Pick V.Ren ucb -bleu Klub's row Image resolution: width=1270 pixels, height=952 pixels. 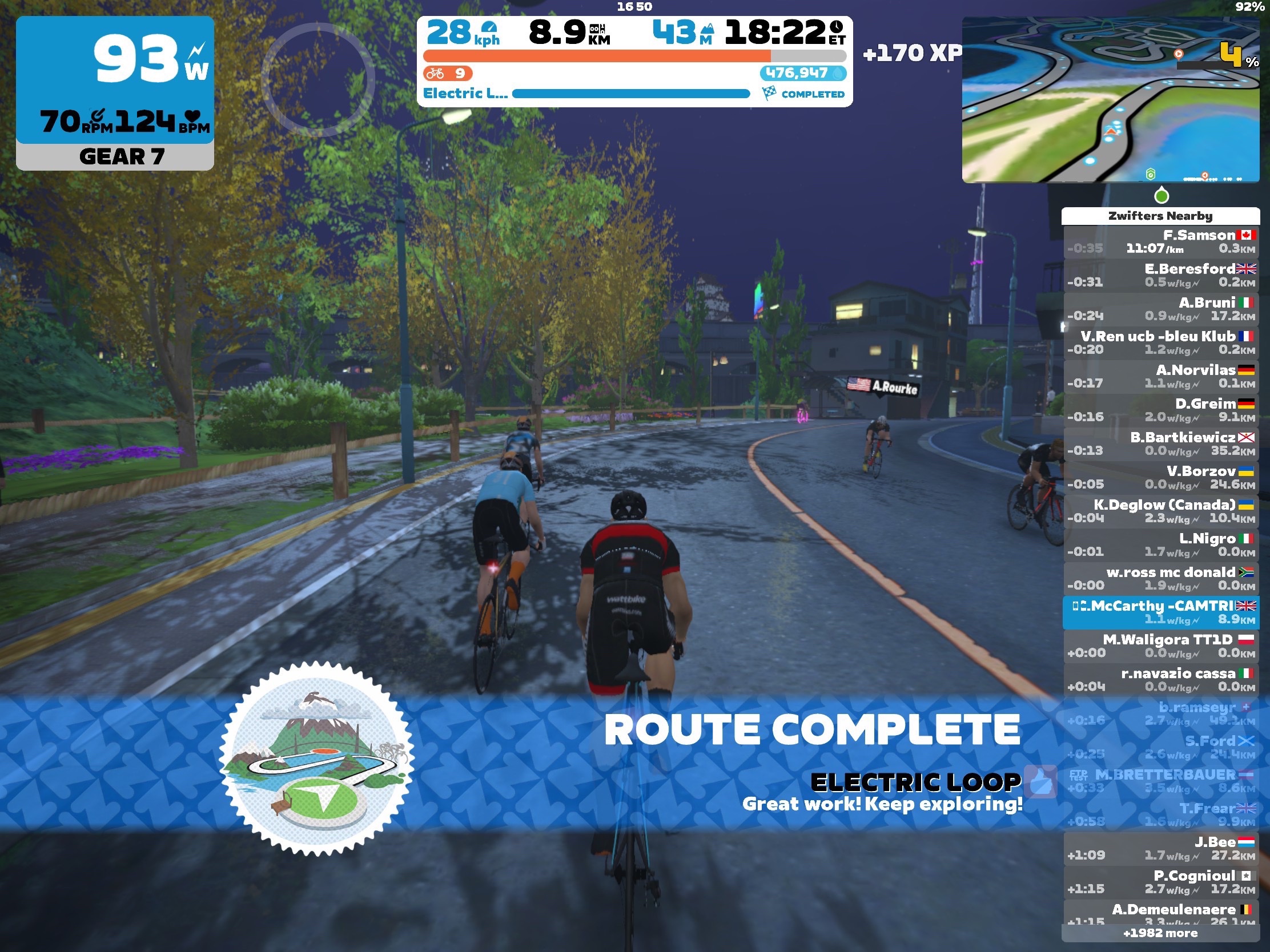pos(1160,342)
